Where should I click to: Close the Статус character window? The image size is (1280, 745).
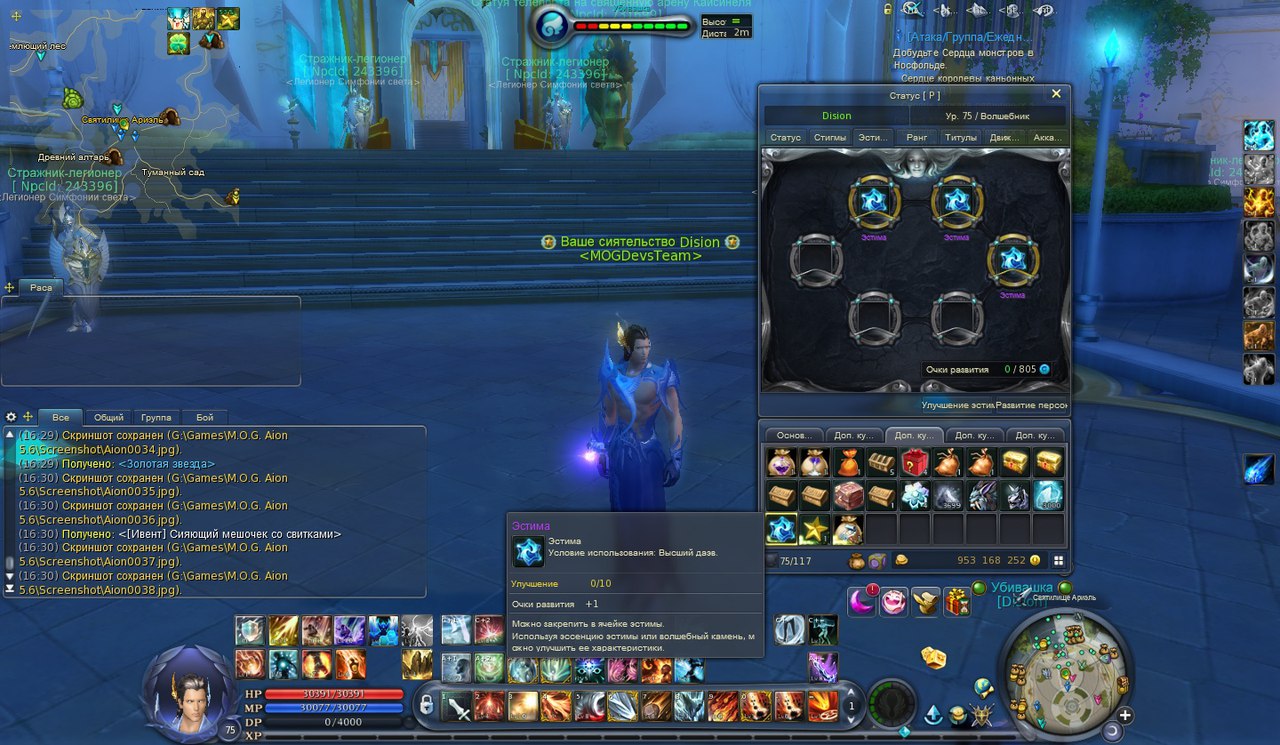point(1056,94)
